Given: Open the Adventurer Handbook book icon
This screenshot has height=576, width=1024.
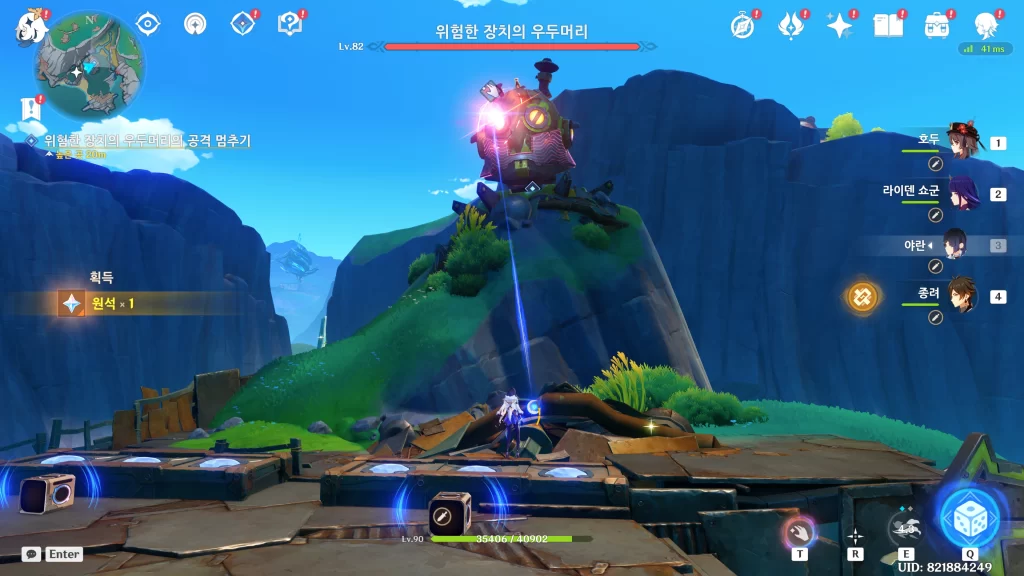Looking at the screenshot, I should 888,26.
